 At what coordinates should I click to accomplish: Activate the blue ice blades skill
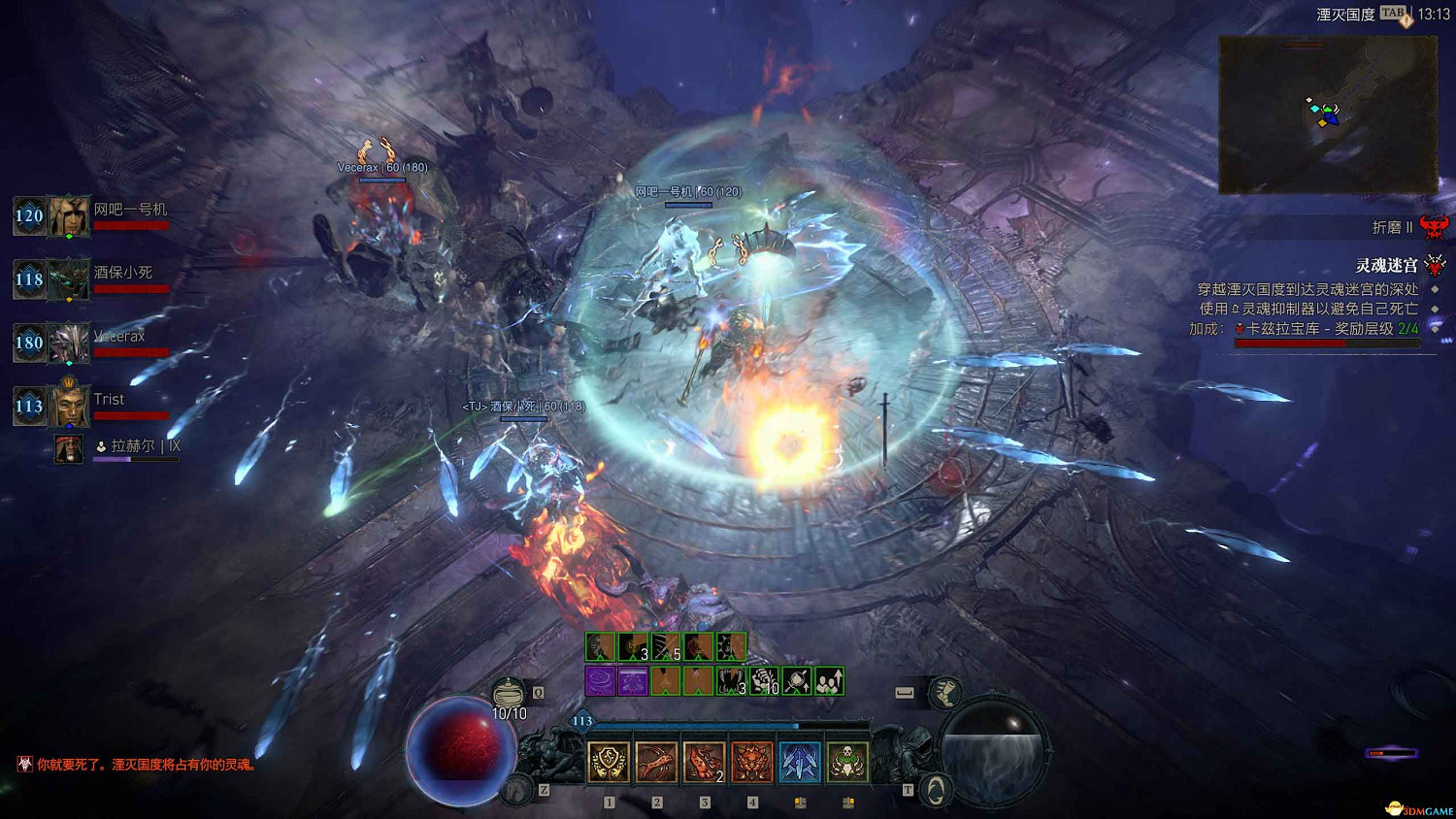point(800,763)
